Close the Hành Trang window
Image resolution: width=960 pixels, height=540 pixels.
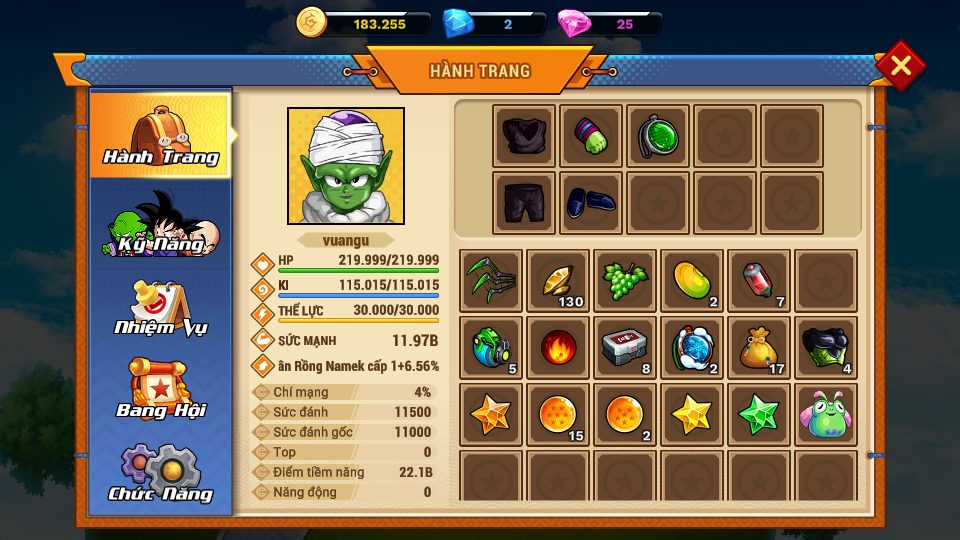(900, 66)
